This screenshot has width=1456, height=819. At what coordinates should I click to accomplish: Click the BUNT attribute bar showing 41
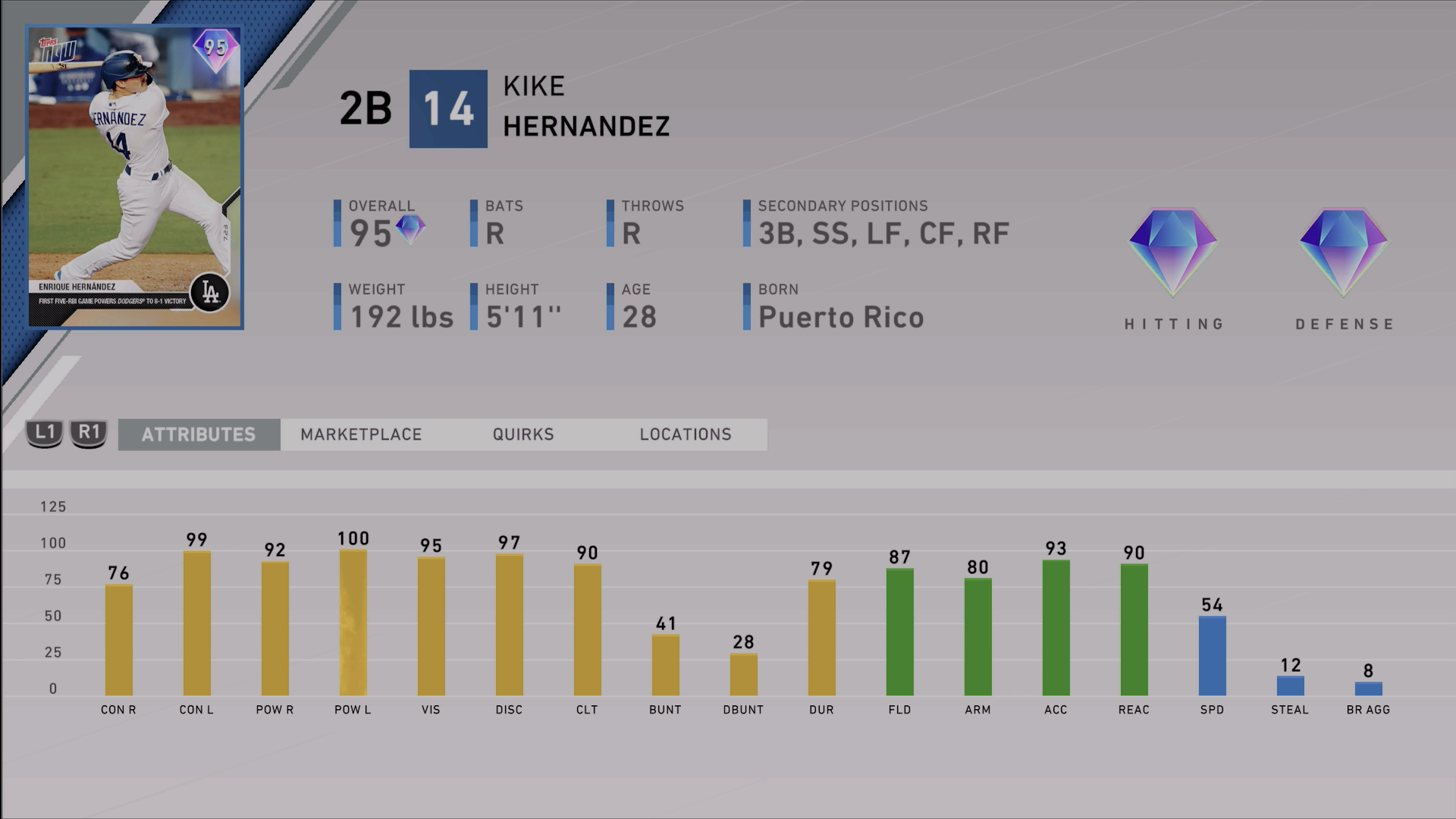click(x=666, y=664)
